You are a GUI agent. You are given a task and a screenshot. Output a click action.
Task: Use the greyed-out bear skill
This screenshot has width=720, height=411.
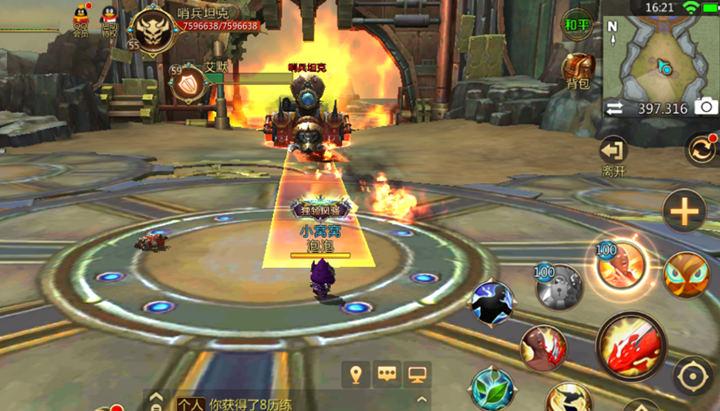tap(558, 287)
